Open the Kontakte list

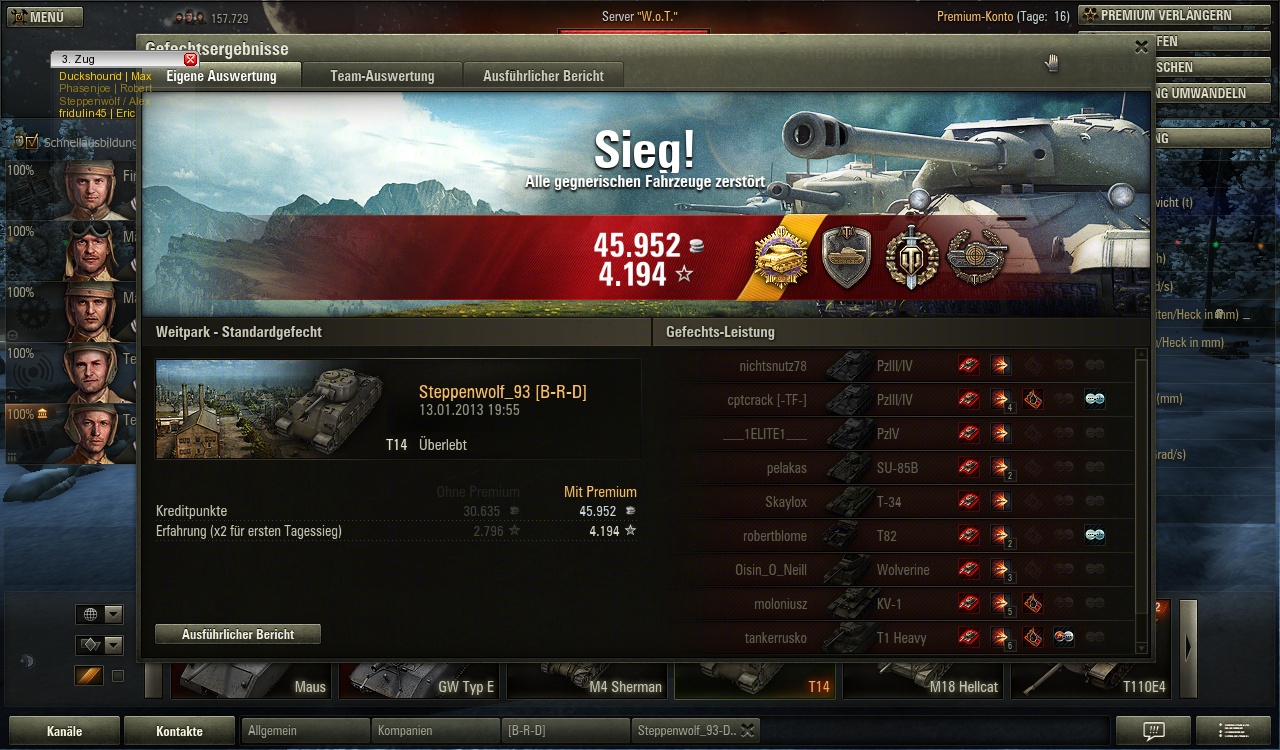179,731
